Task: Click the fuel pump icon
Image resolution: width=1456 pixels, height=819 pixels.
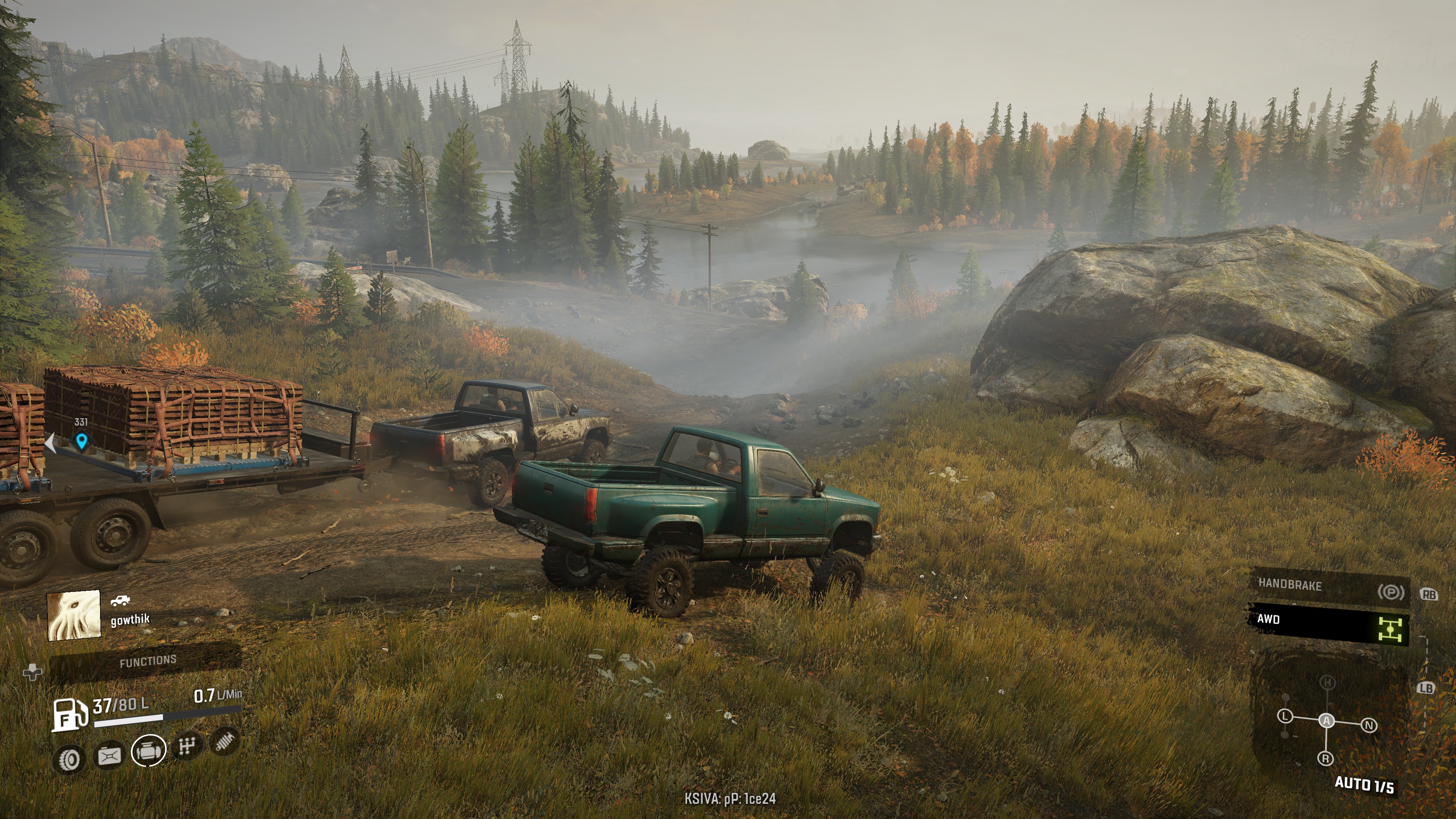Action: [x=69, y=714]
